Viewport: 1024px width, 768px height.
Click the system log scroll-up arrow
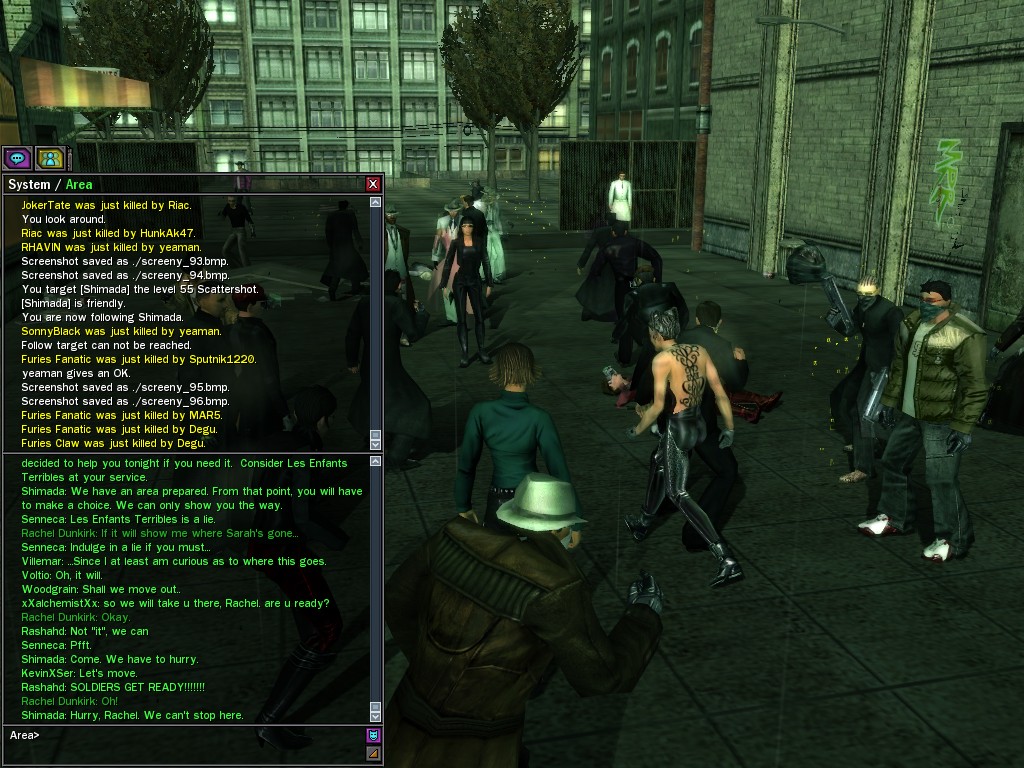376,202
